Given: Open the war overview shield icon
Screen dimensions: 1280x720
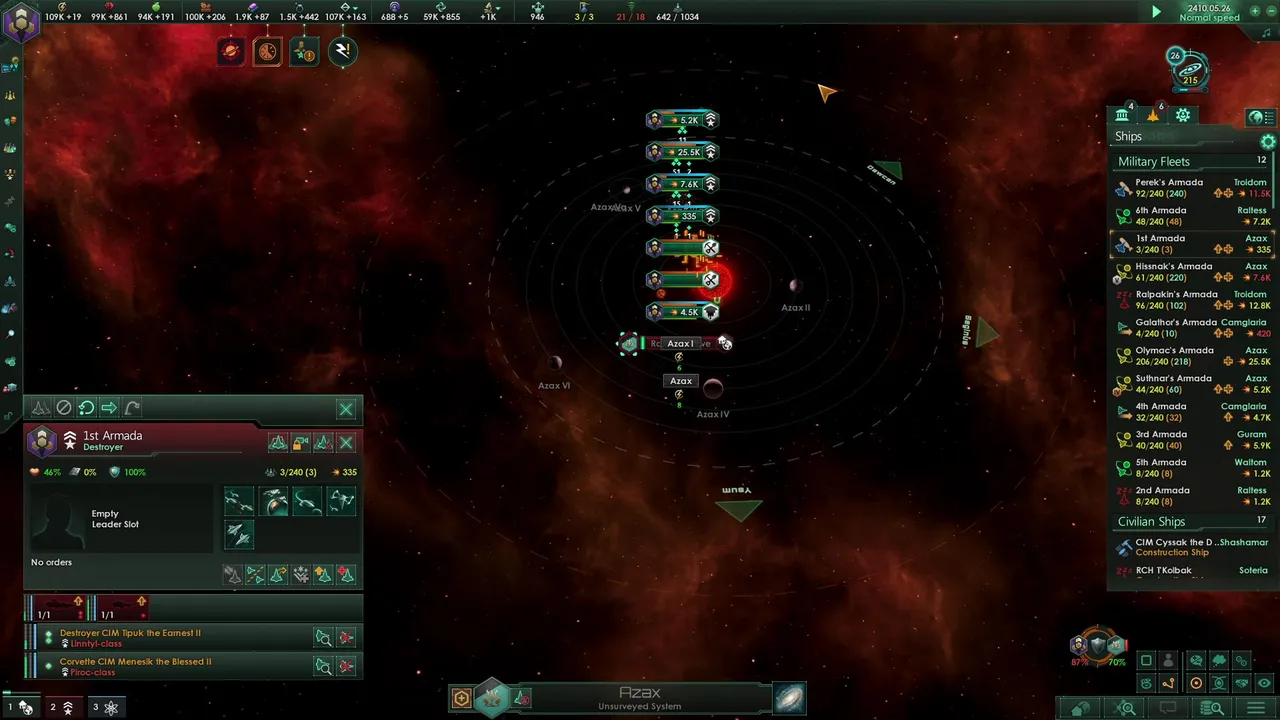Looking at the screenshot, I should point(1097,645).
